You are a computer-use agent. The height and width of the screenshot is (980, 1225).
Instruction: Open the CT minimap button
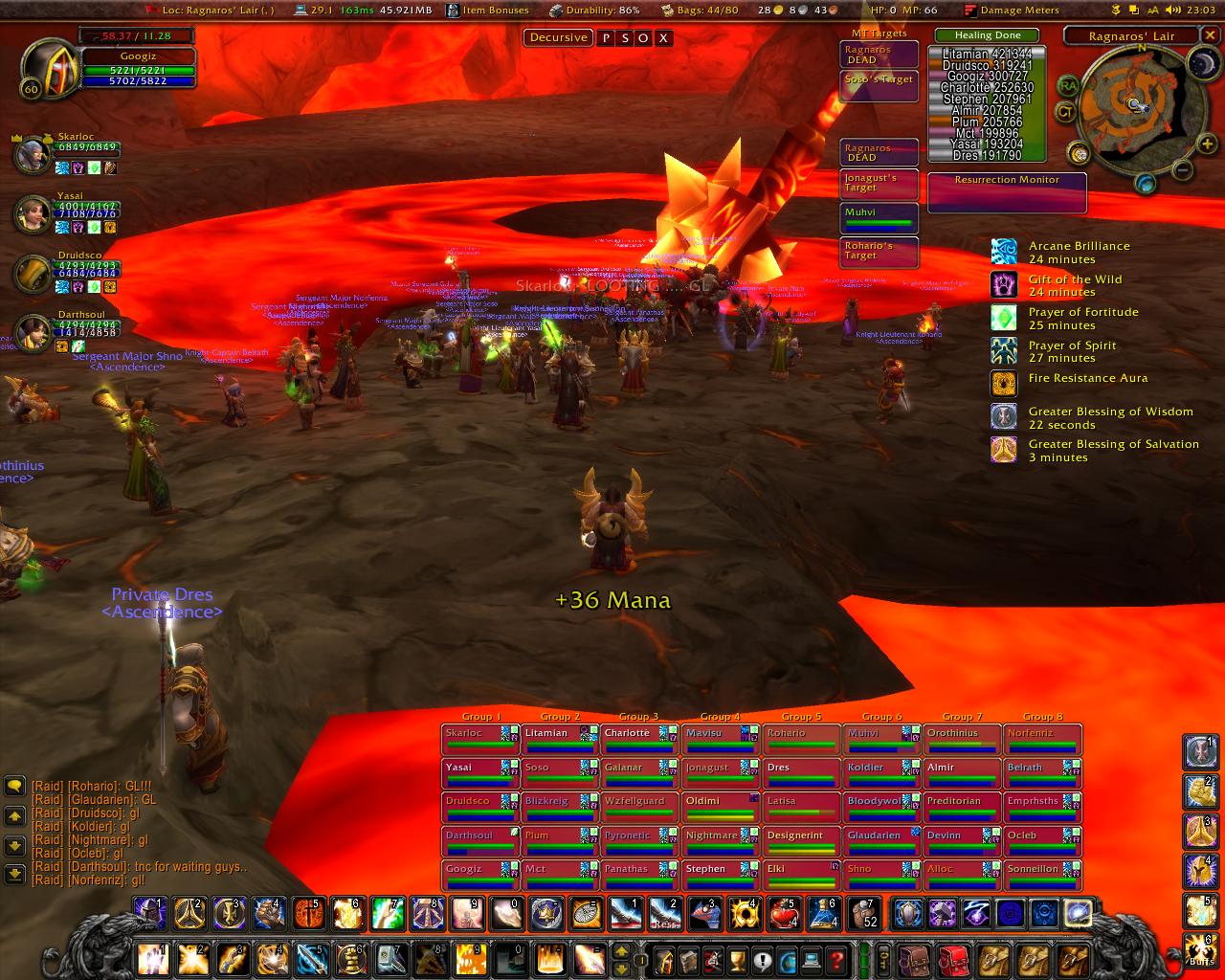(1064, 112)
